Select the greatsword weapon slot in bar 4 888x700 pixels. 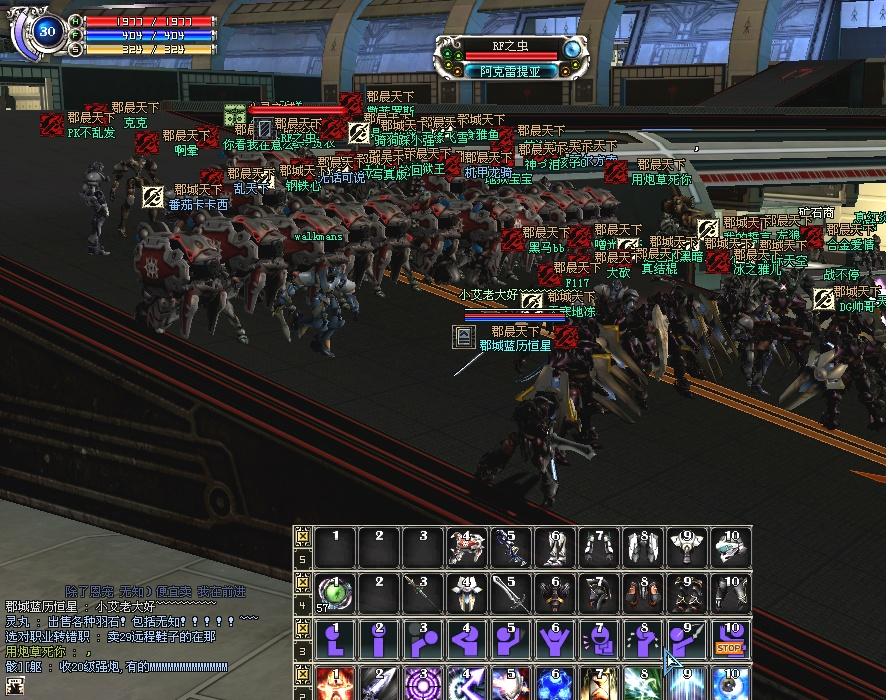[508, 593]
